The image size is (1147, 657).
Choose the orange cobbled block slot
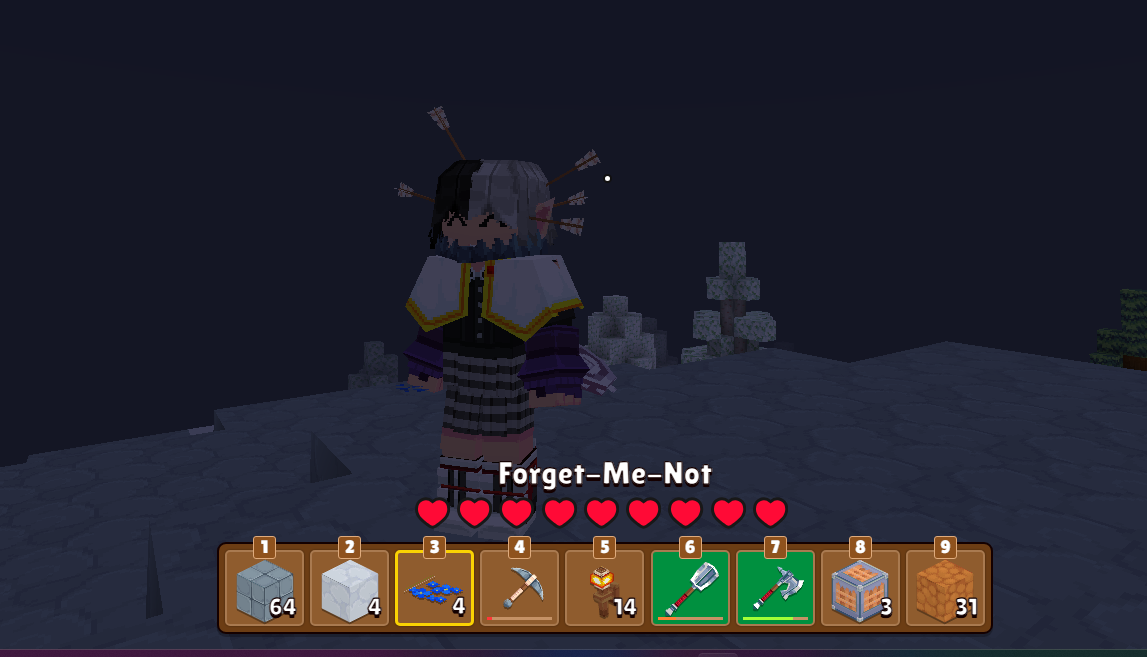pos(945,589)
